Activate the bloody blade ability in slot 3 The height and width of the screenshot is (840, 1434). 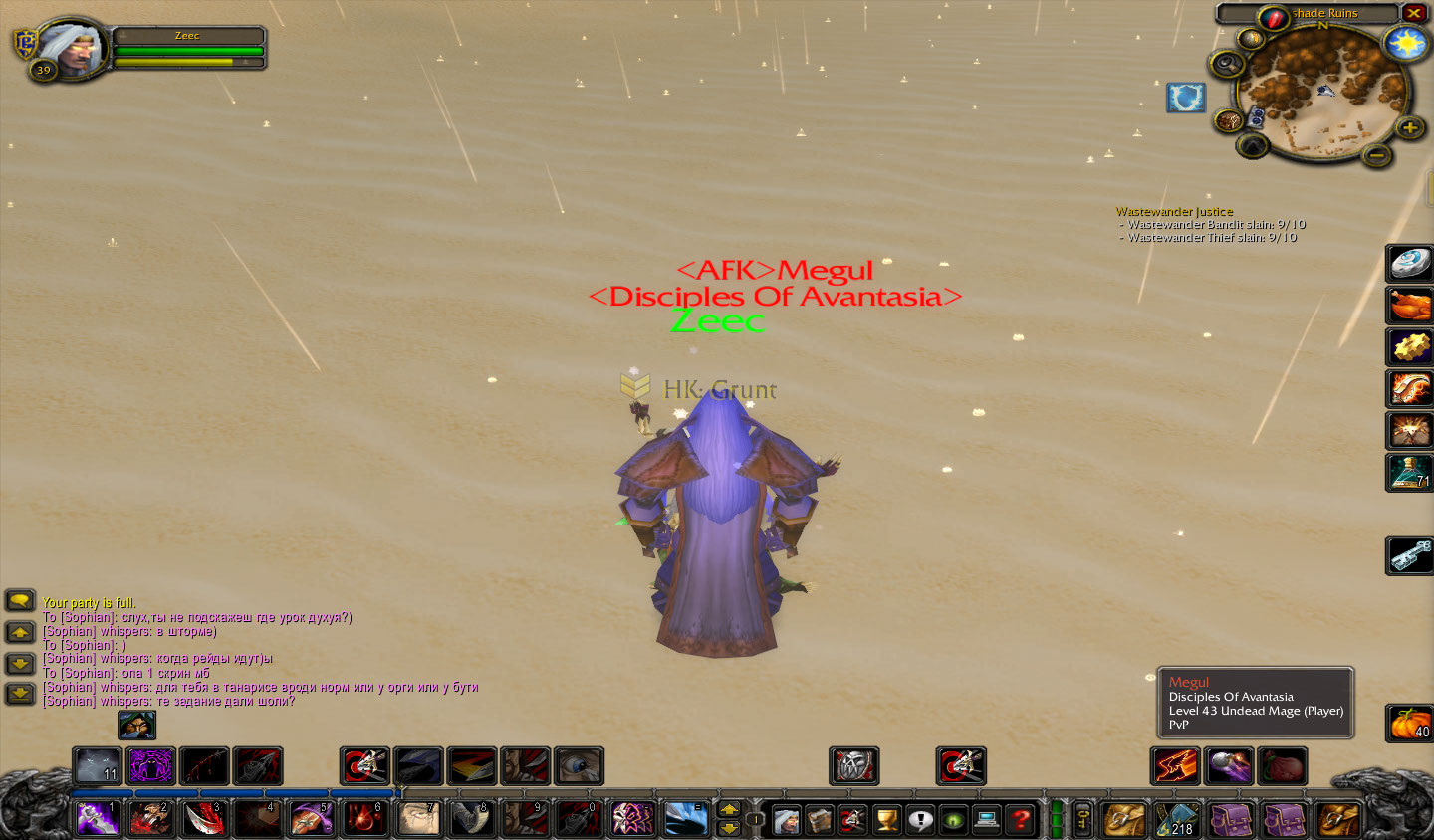click(204, 818)
